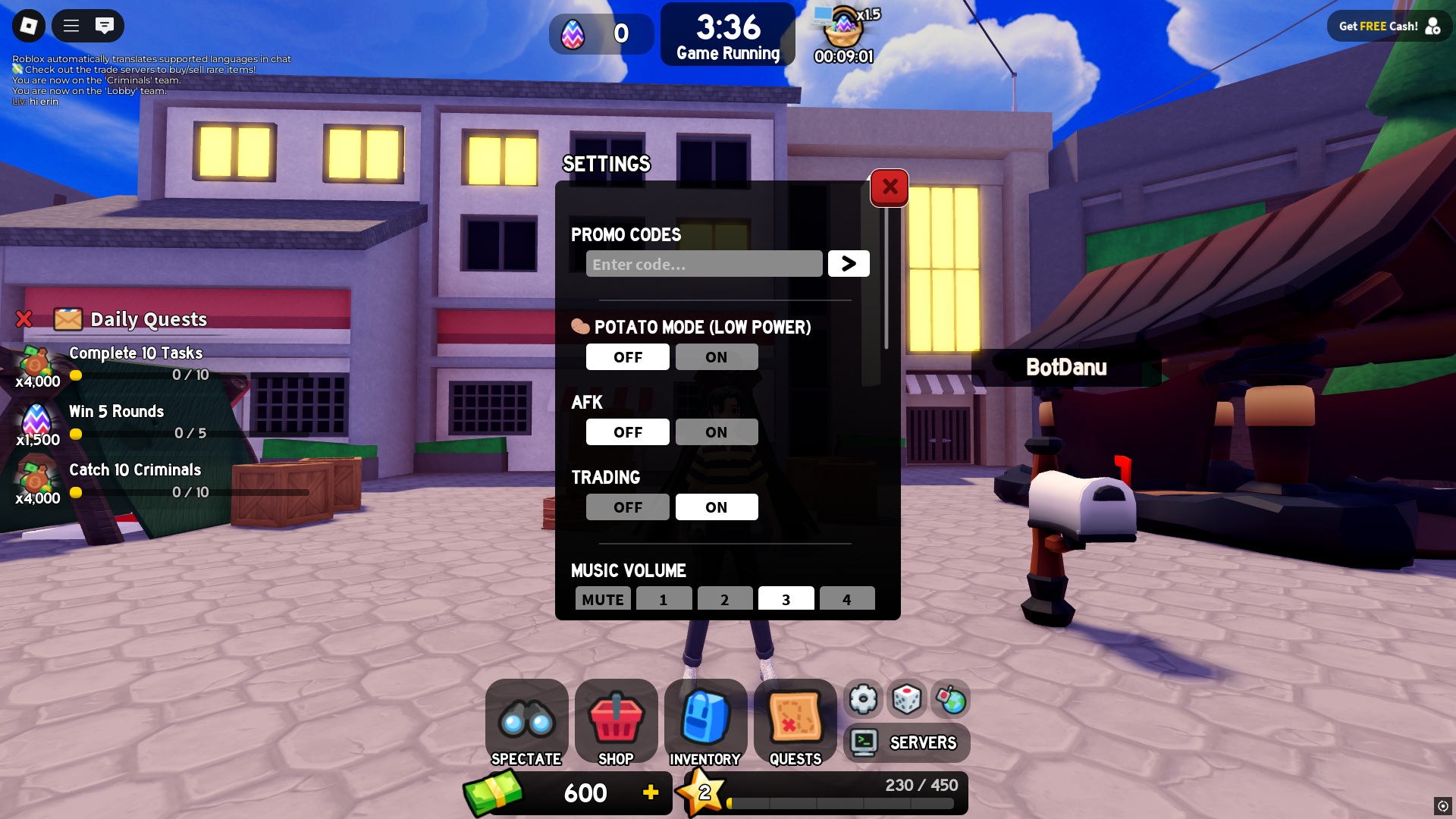The height and width of the screenshot is (819, 1456).
Task: Choose music volume level 1
Action: pyautogui.click(x=664, y=599)
